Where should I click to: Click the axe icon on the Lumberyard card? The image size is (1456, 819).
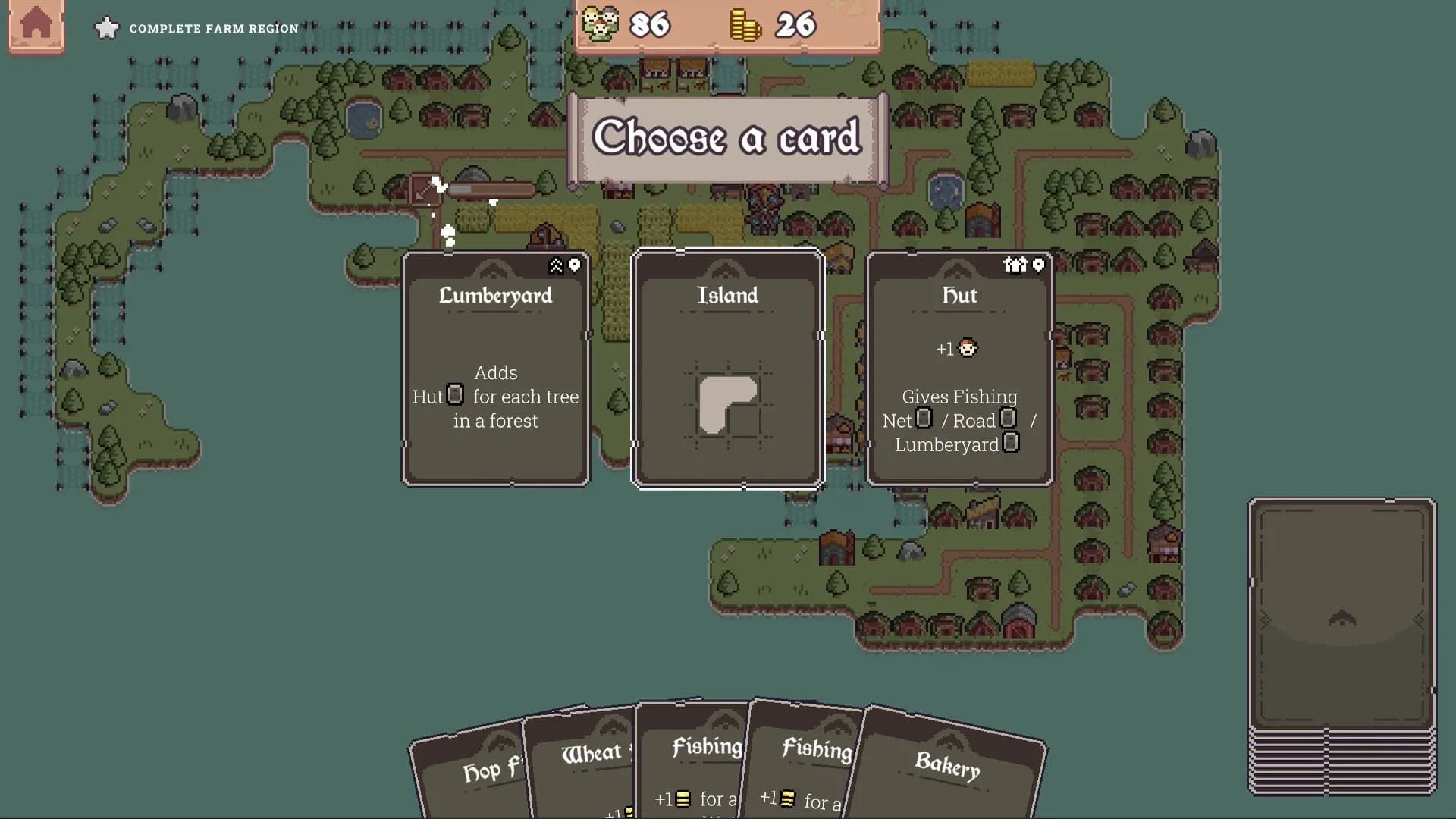pos(556,265)
